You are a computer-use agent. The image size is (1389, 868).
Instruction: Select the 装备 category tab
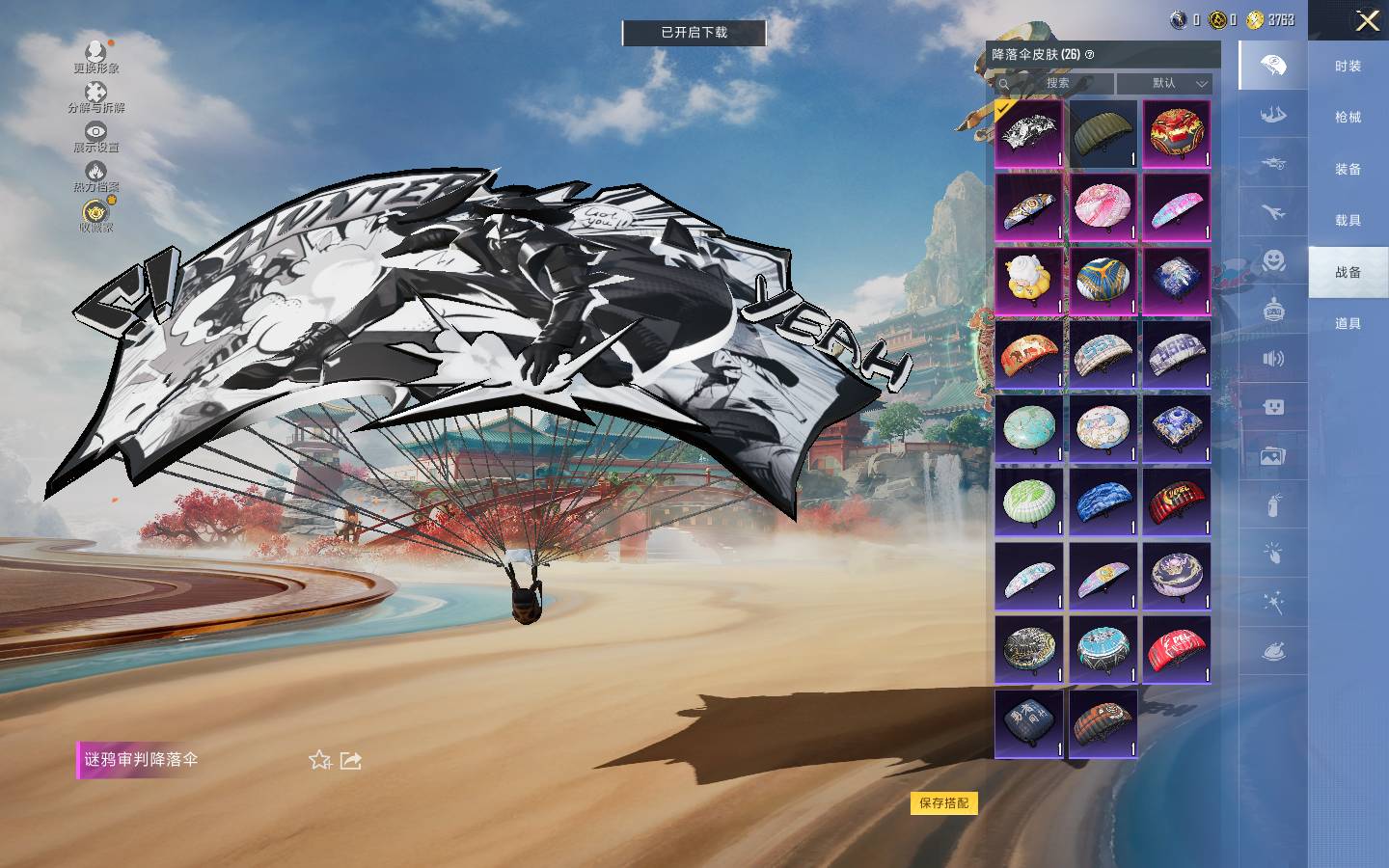(x=1348, y=169)
